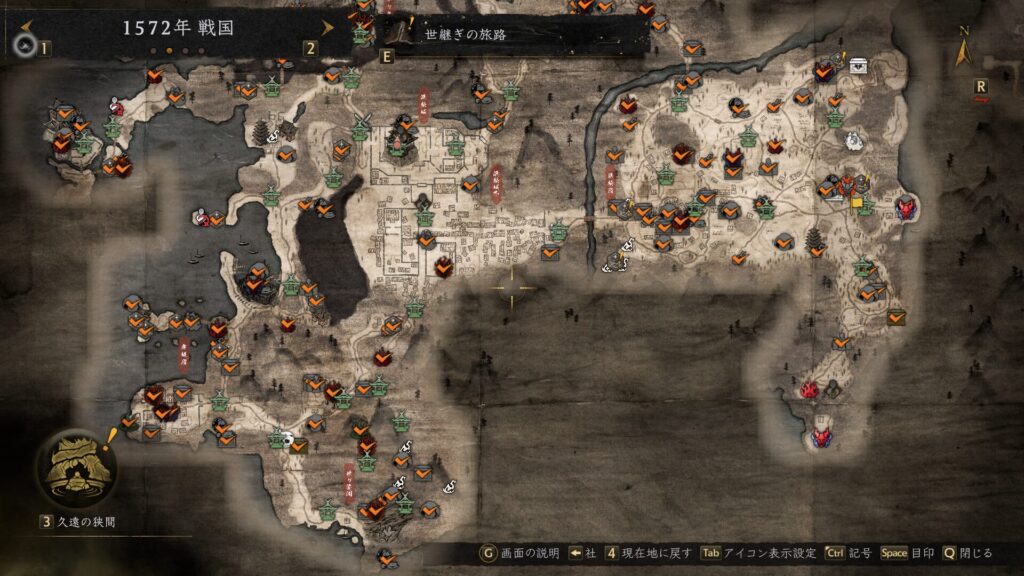Viewport: 1024px width, 576px height.
Task: Select the five-story pagoda marker by the lake
Action: (x=262, y=133)
